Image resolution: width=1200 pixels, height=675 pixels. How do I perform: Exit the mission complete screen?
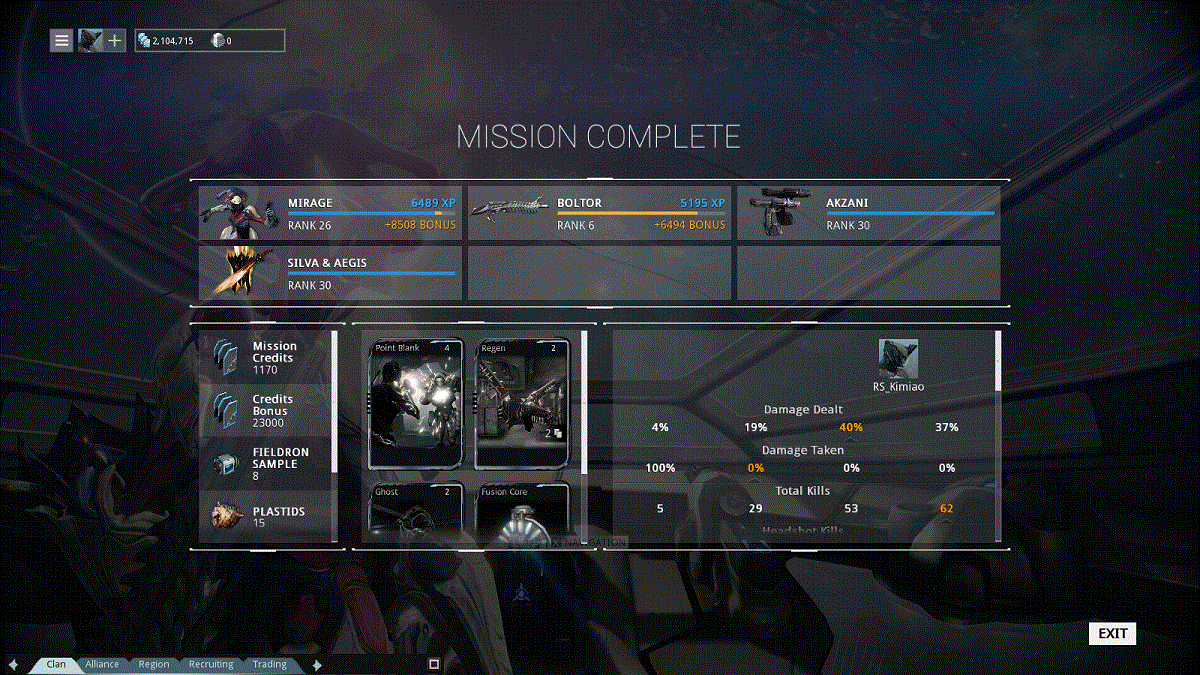coord(1112,633)
